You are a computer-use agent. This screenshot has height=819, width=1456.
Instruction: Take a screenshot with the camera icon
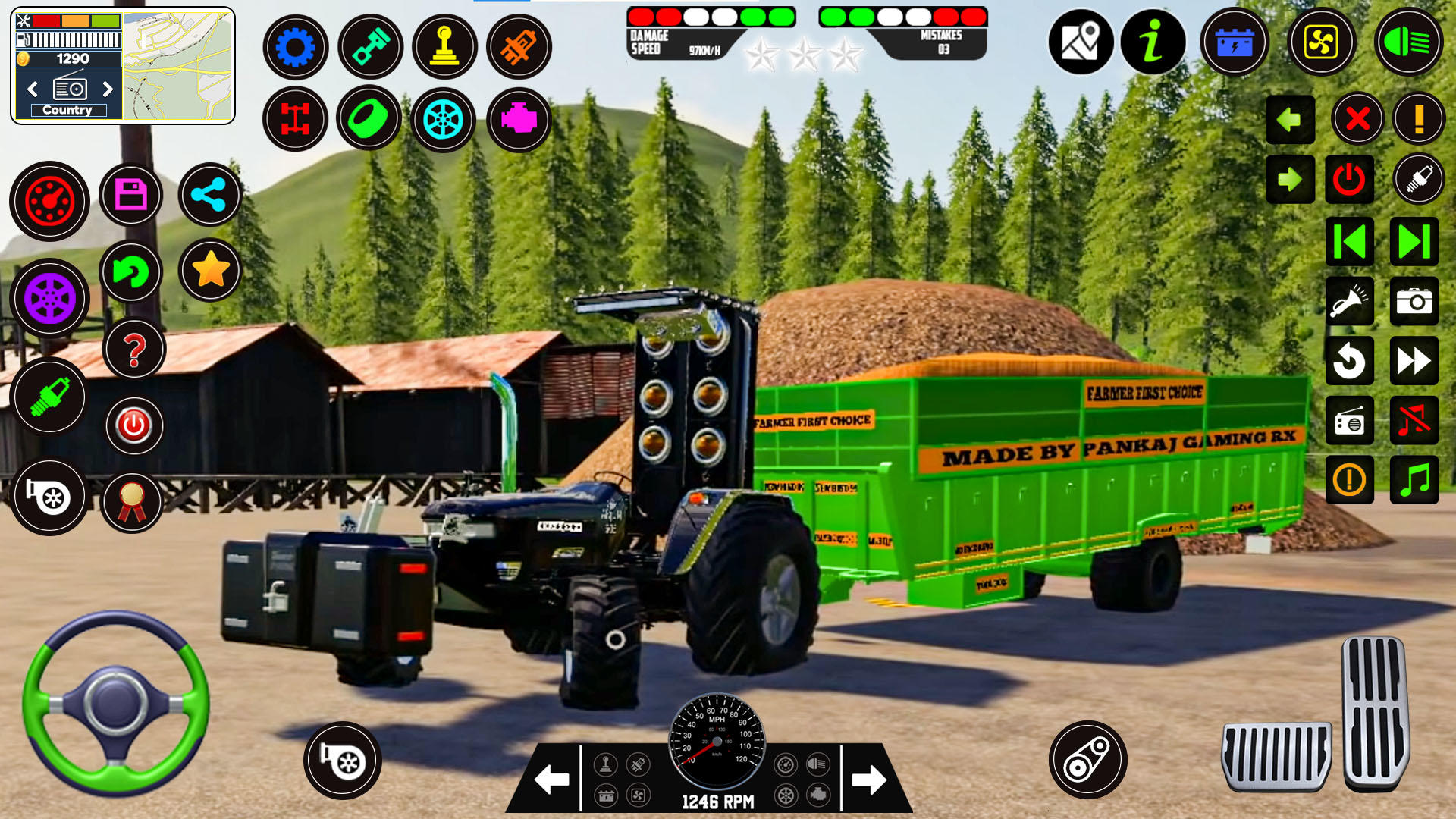1414,302
